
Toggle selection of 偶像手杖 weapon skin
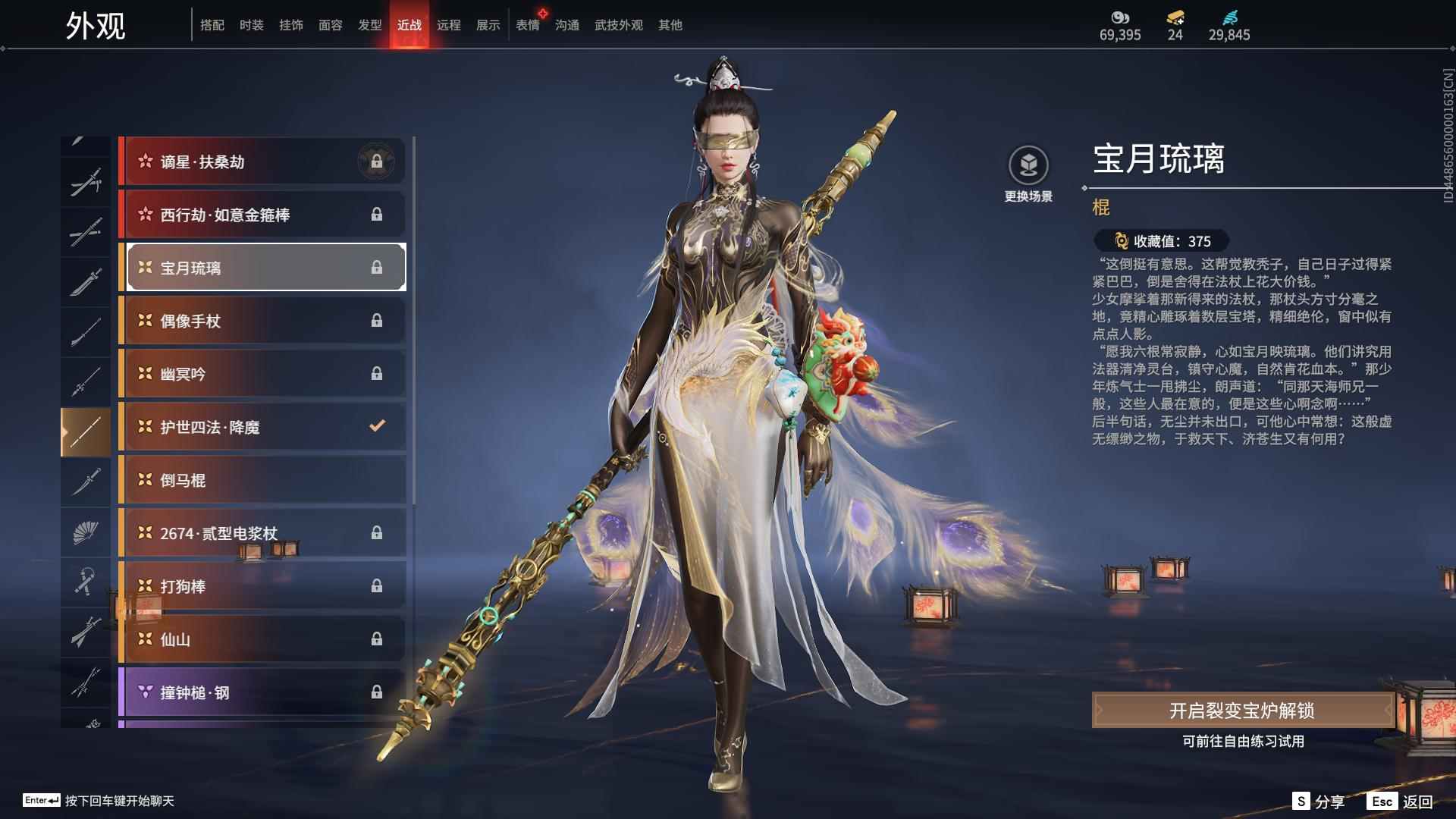pos(262,321)
